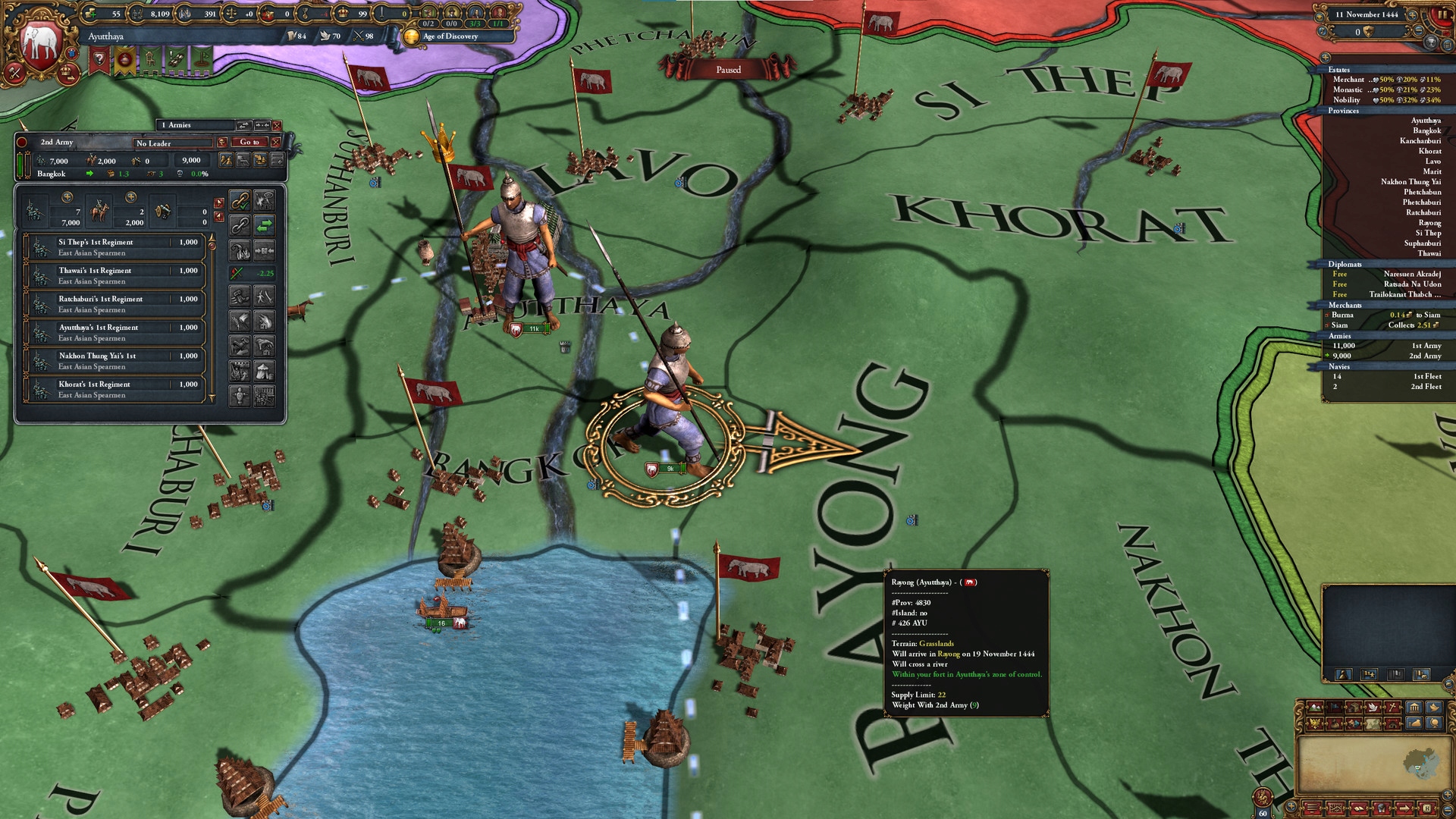Click the Ayutthaya coat of arms shield
The height and width of the screenshot is (819, 1456).
pyautogui.click(x=42, y=42)
